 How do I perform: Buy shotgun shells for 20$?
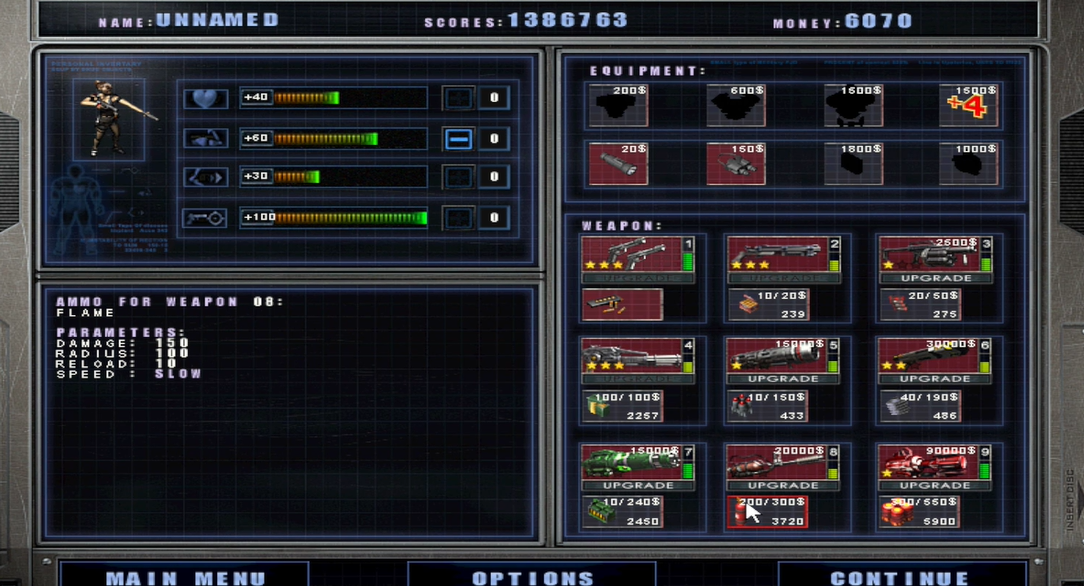[x=767, y=304]
